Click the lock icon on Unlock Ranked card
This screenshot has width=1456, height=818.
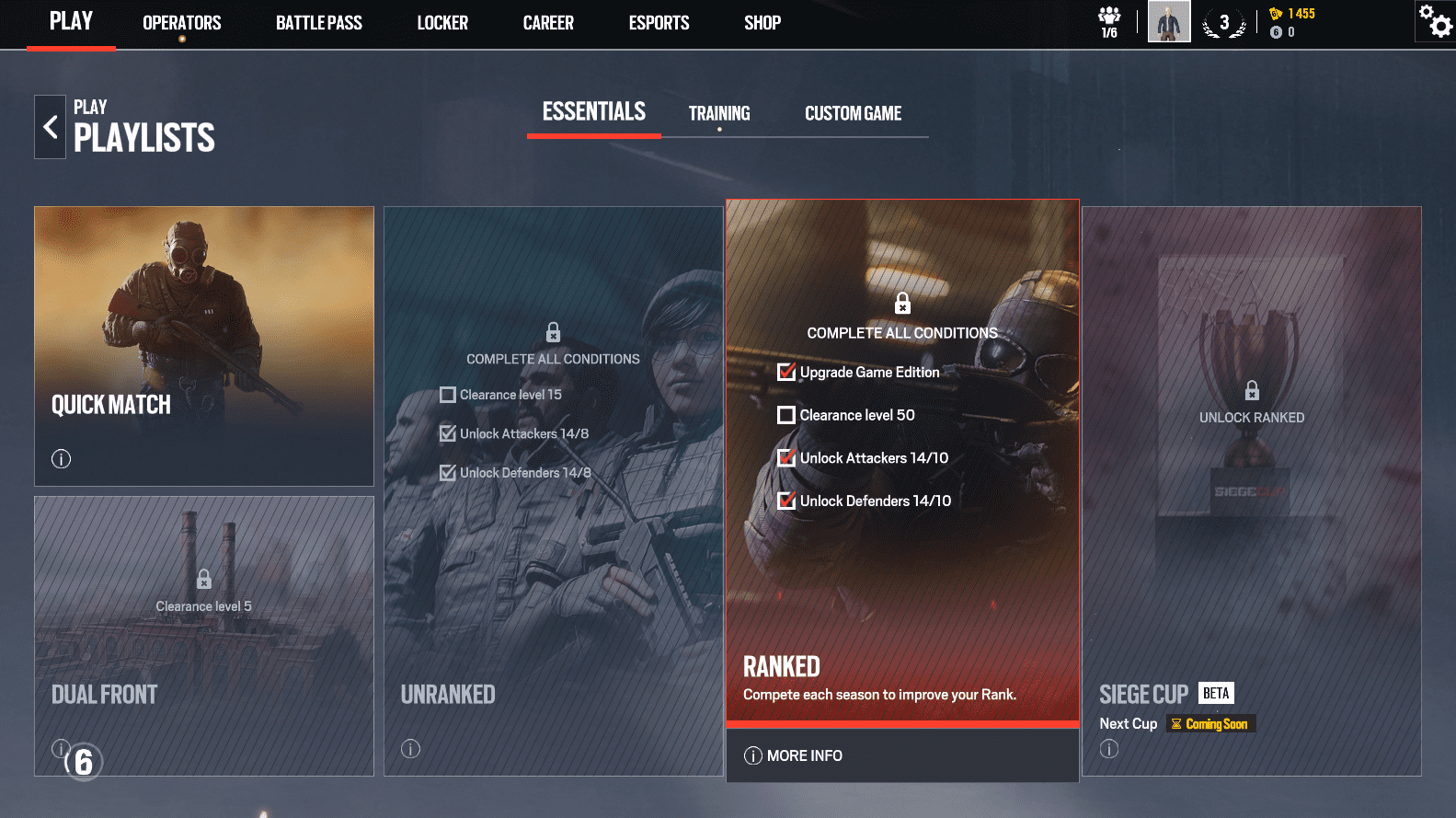point(1251,391)
